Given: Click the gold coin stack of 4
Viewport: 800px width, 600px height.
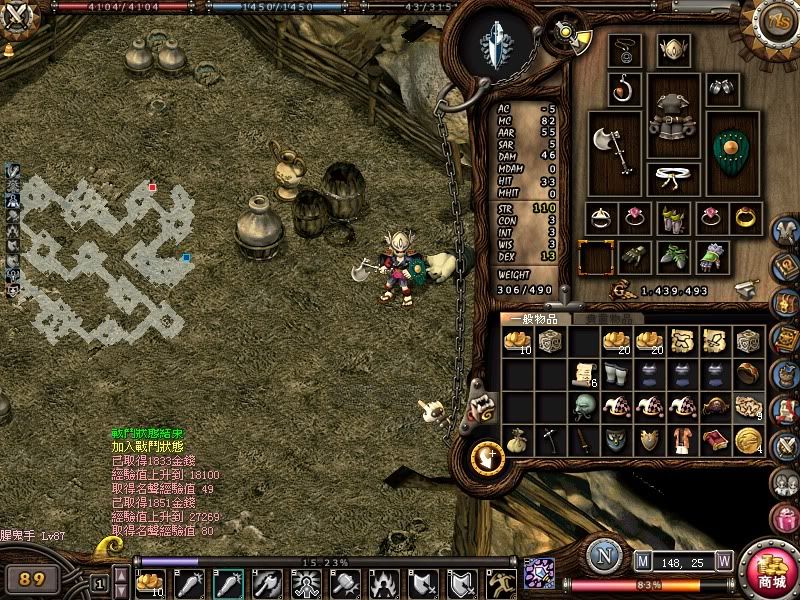Looking at the screenshot, I should click(x=748, y=440).
